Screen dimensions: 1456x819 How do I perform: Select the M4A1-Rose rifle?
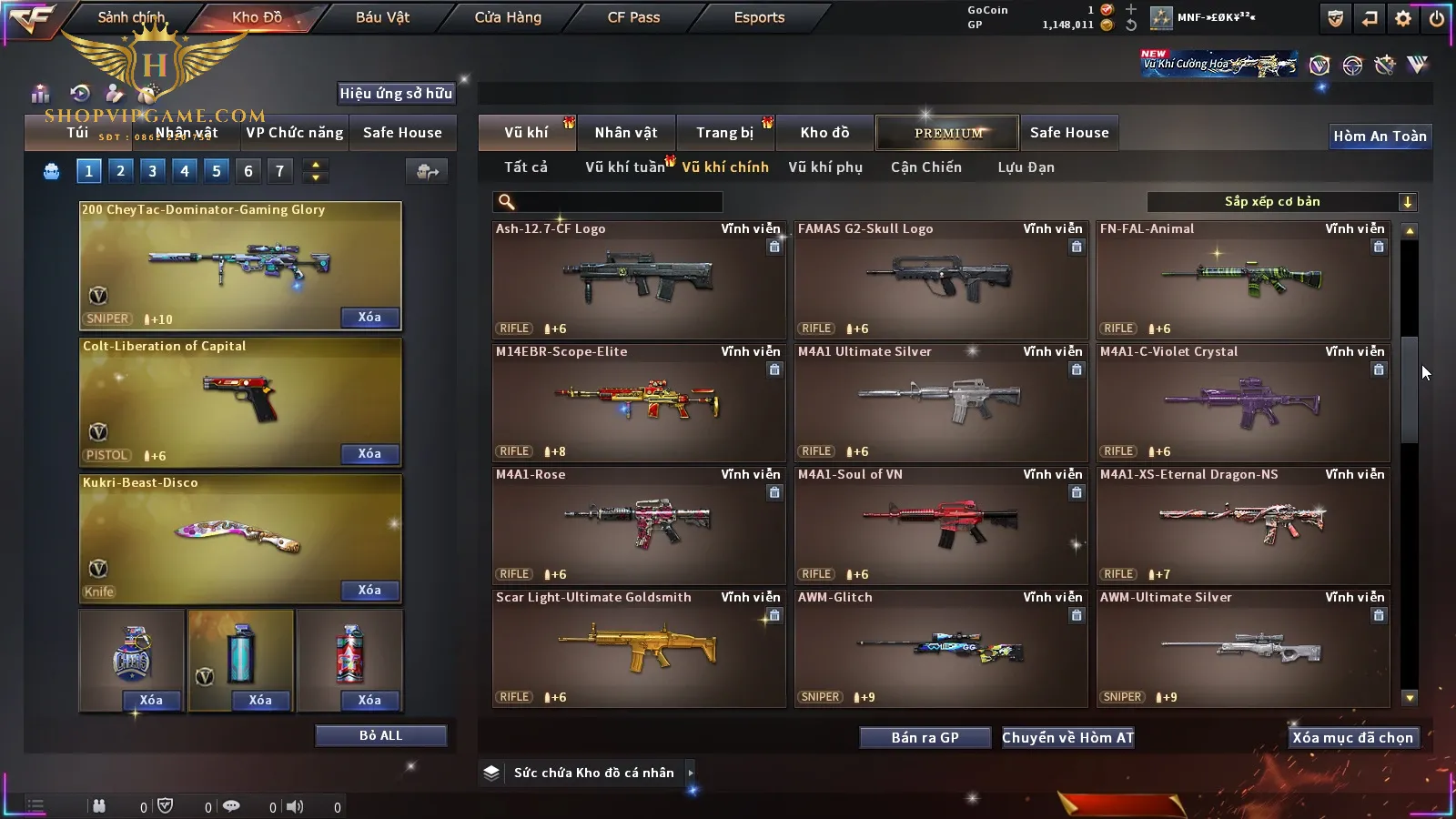[x=638, y=525]
